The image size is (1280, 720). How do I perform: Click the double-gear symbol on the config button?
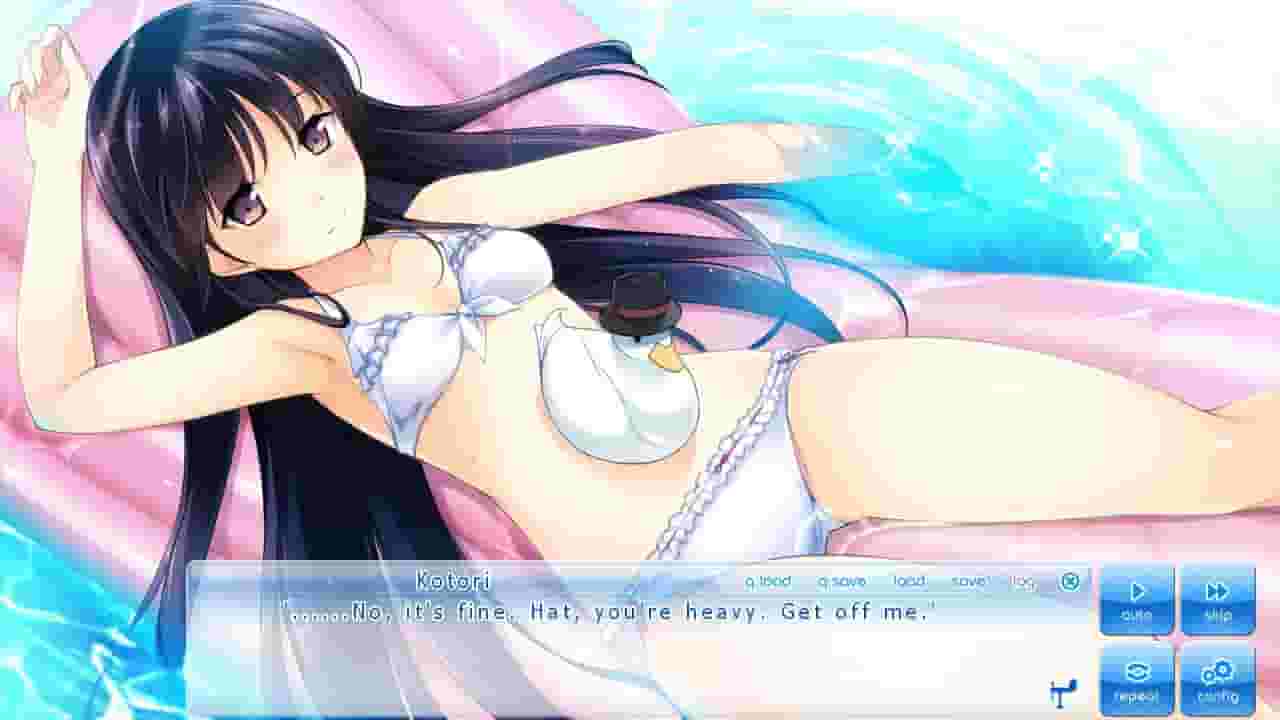coord(1216,672)
